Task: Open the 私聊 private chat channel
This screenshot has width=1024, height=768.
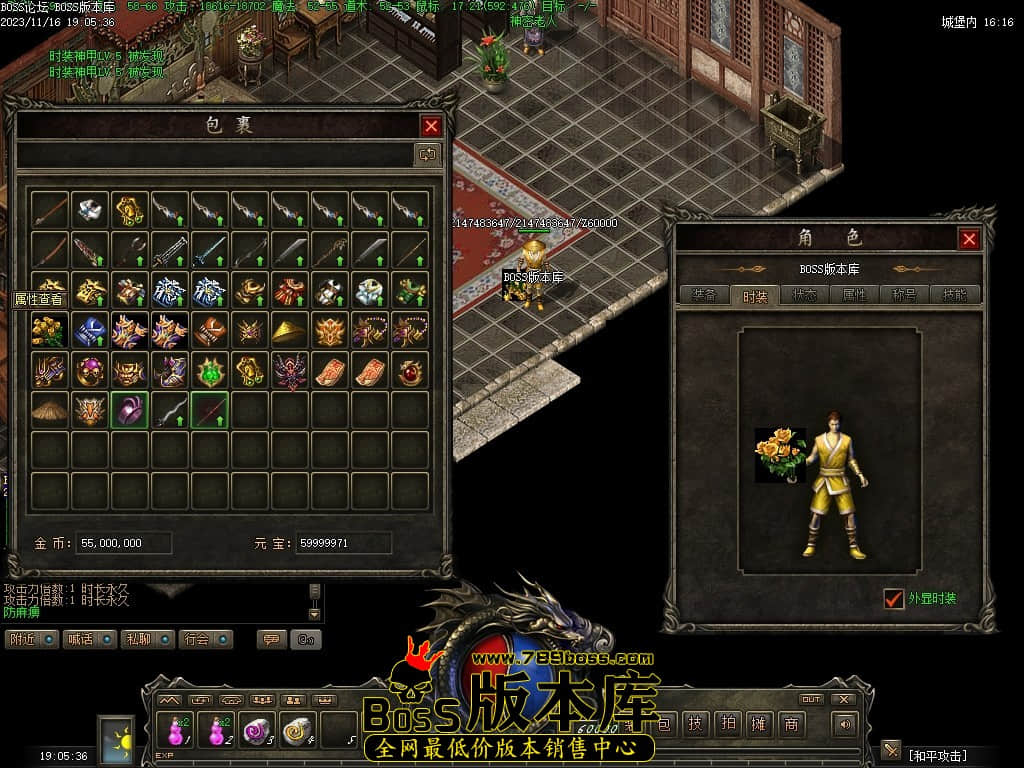Action: pos(149,639)
